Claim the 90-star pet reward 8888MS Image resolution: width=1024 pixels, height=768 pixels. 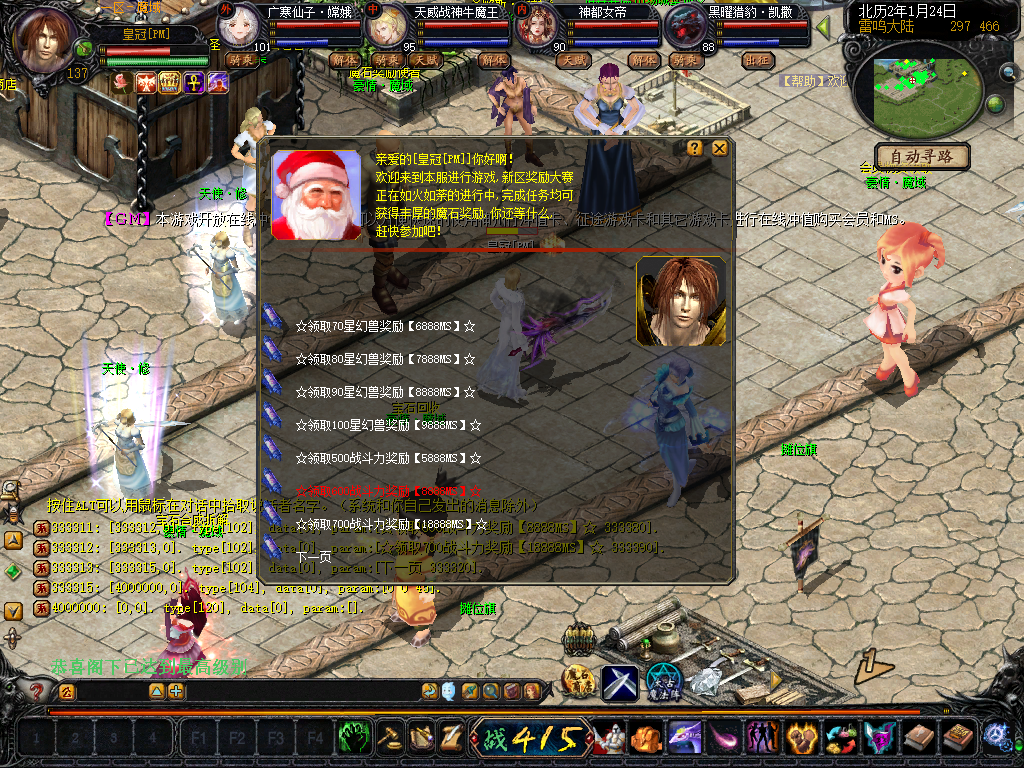(x=385, y=392)
